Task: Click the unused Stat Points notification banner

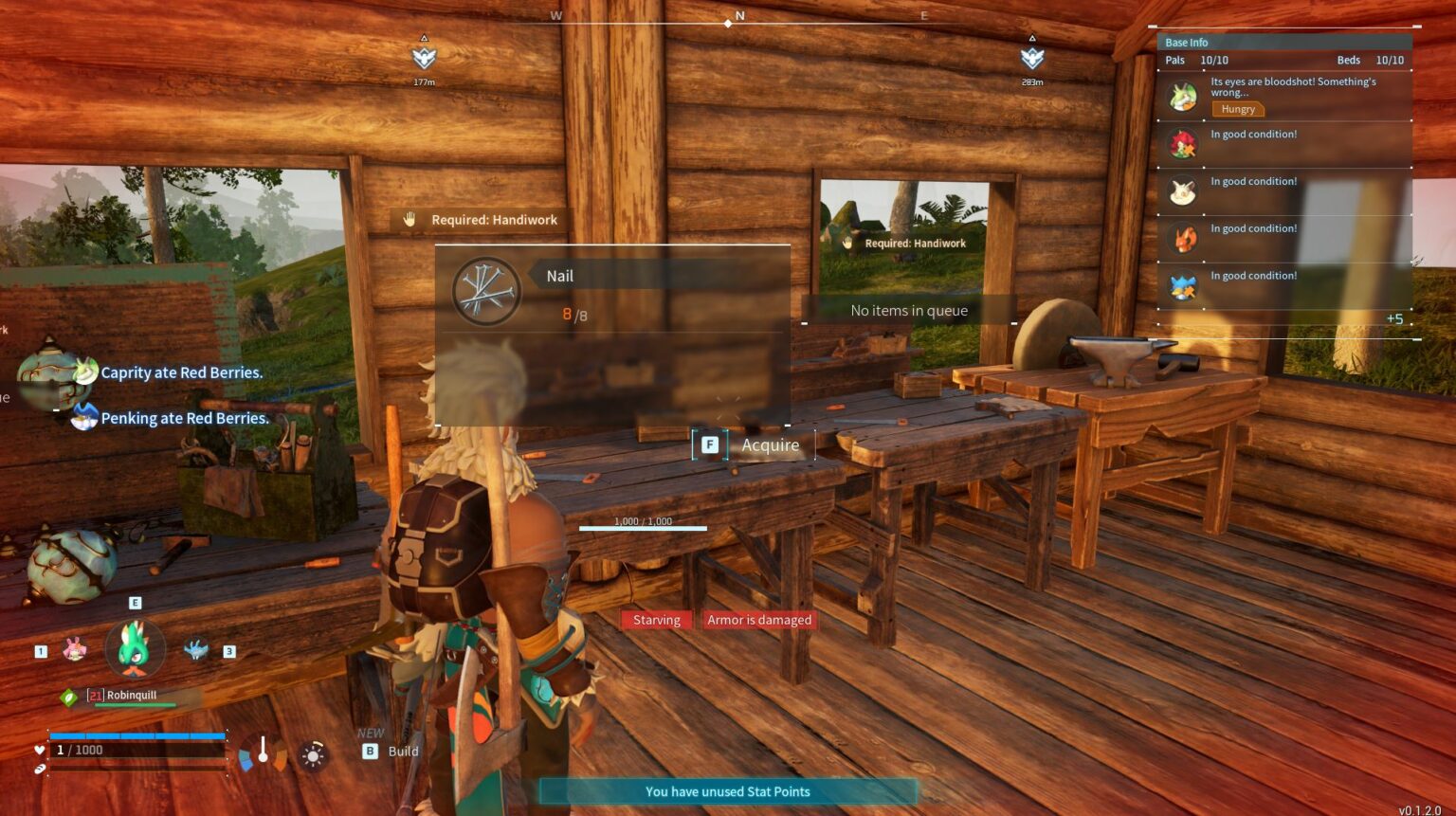Action: pyautogui.click(x=727, y=791)
